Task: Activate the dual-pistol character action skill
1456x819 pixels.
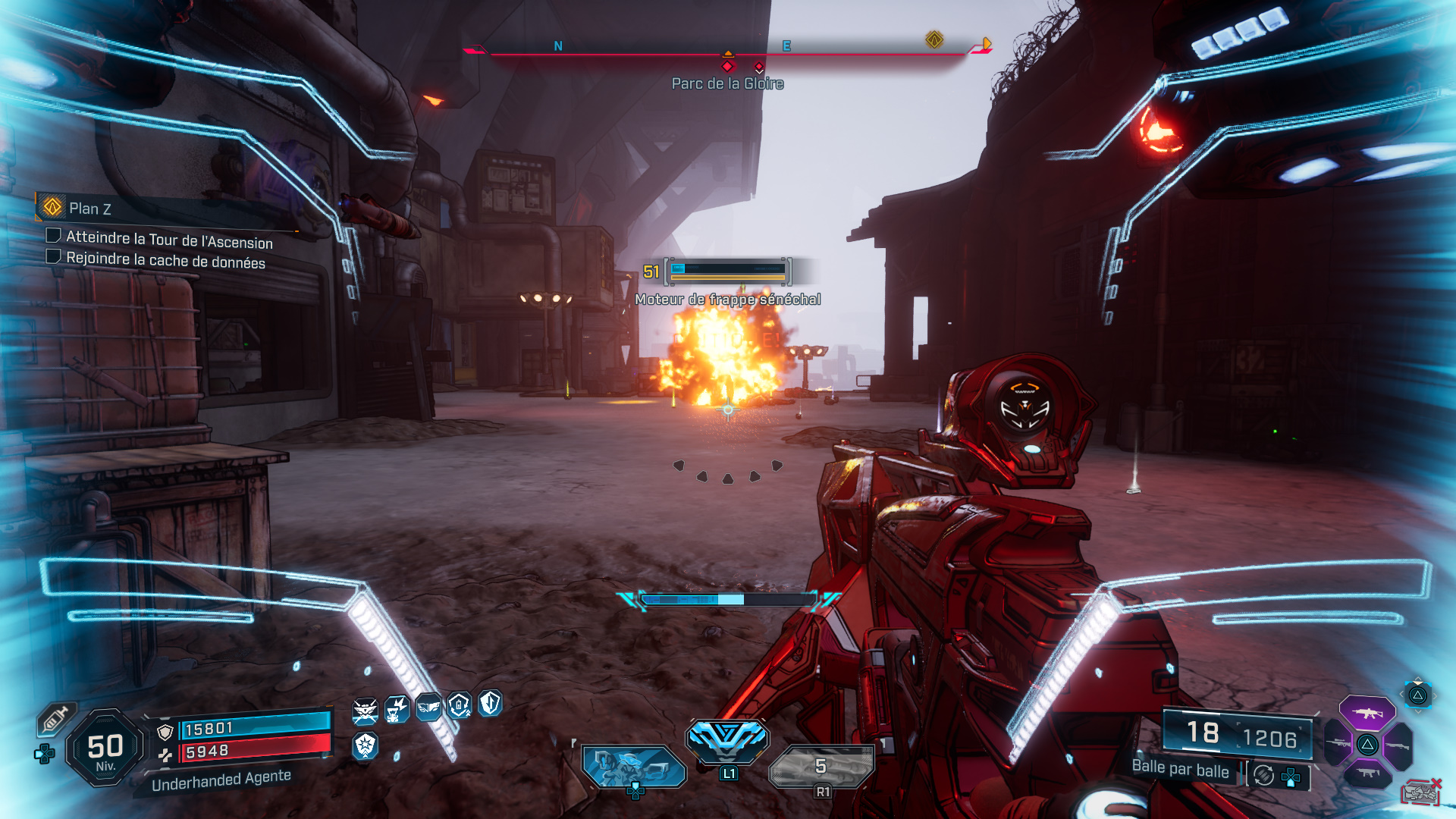Action: (x=633, y=766)
